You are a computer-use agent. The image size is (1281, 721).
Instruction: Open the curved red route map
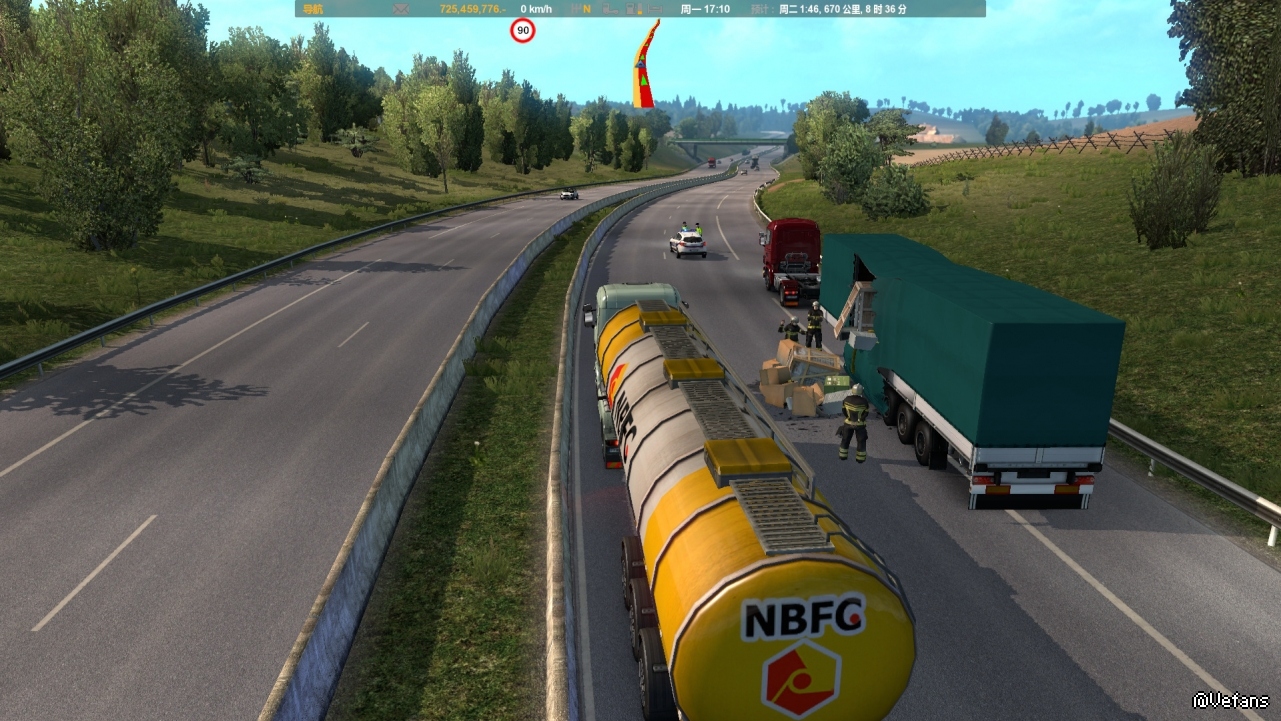(646, 64)
